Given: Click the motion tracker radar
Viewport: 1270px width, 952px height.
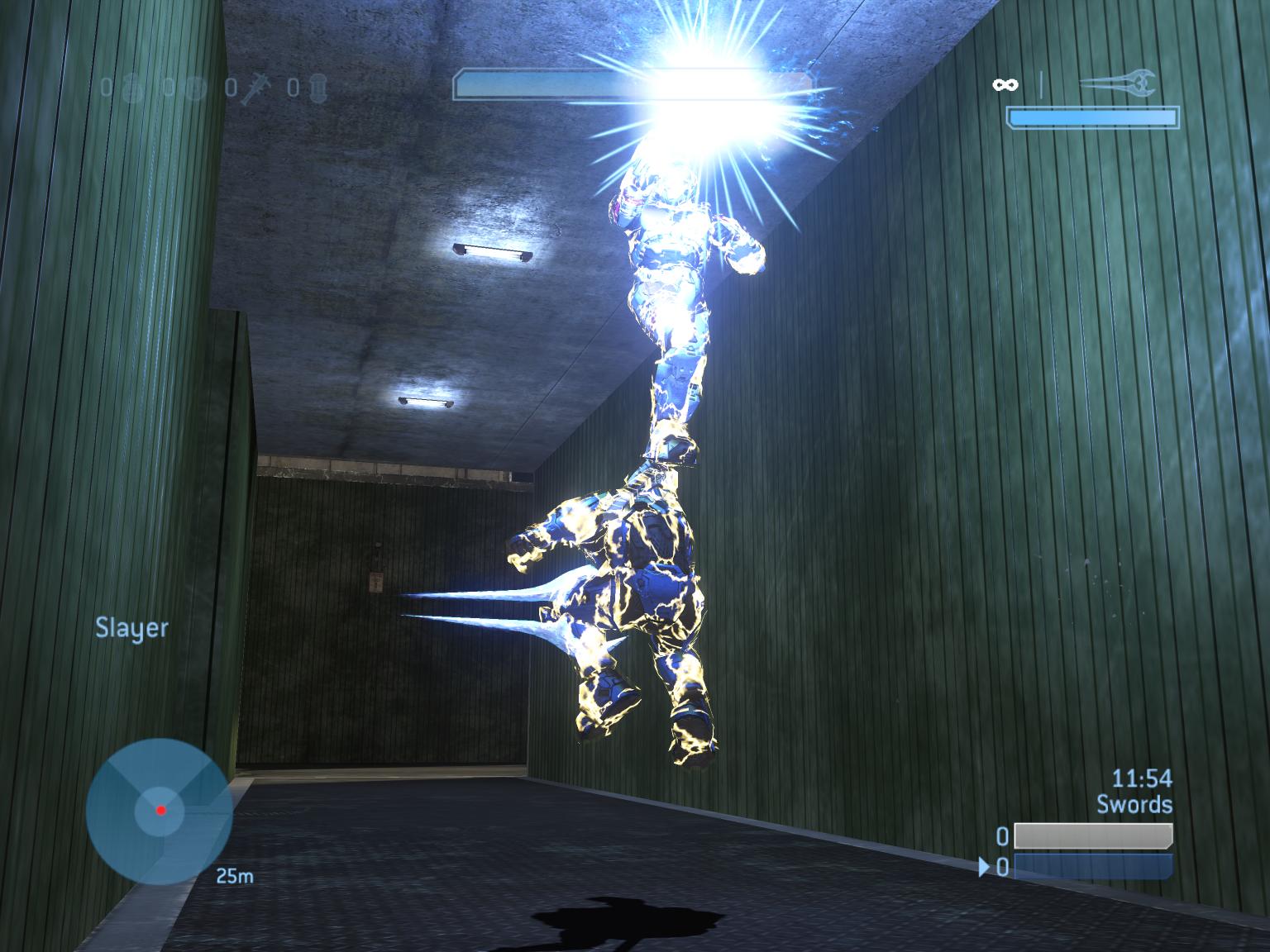Looking at the screenshot, I should [x=159, y=811].
